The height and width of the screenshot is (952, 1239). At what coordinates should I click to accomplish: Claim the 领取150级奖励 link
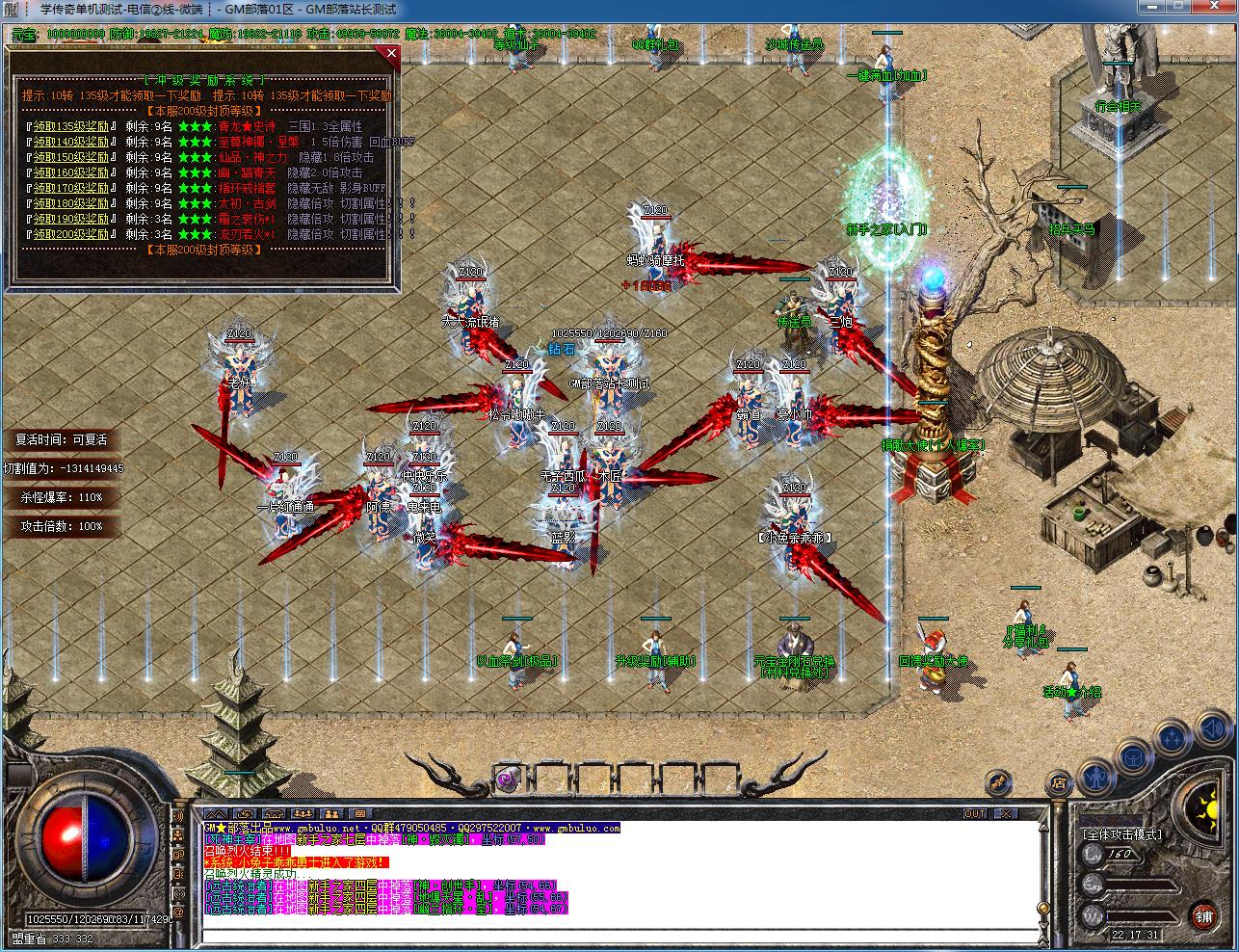[71, 157]
